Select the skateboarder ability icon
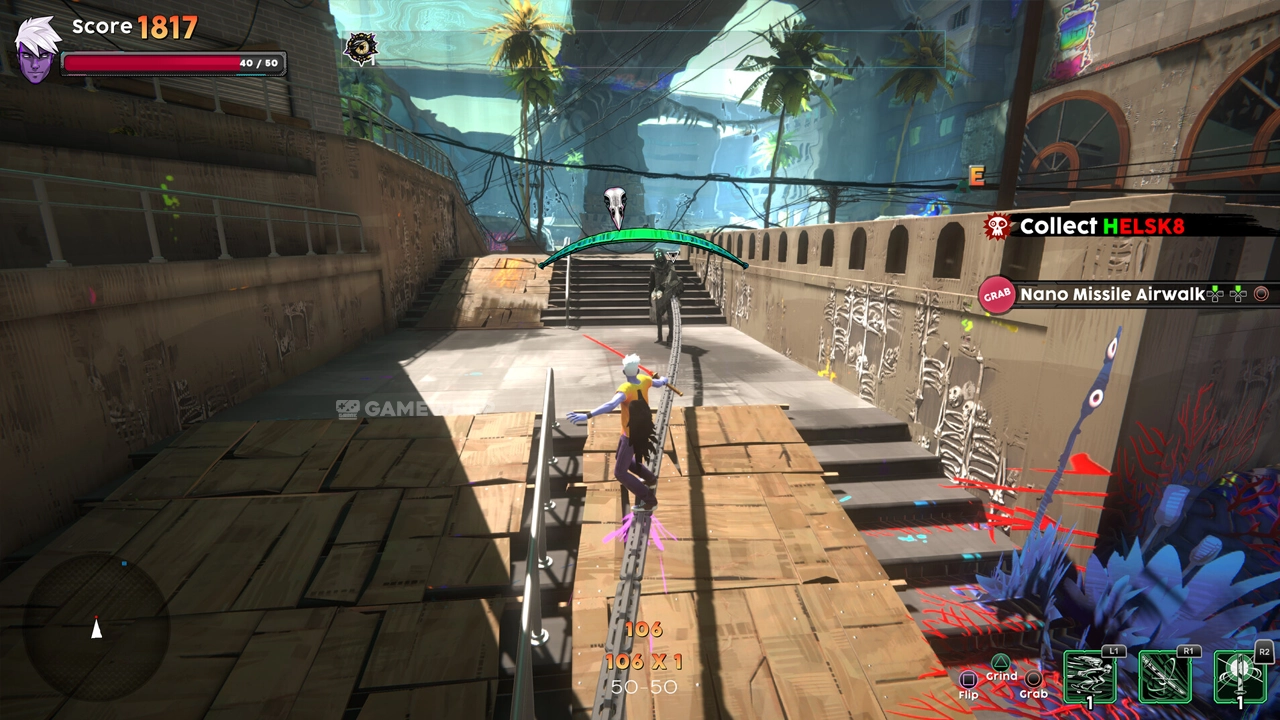This screenshot has height=720, width=1280. coord(1089,678)
